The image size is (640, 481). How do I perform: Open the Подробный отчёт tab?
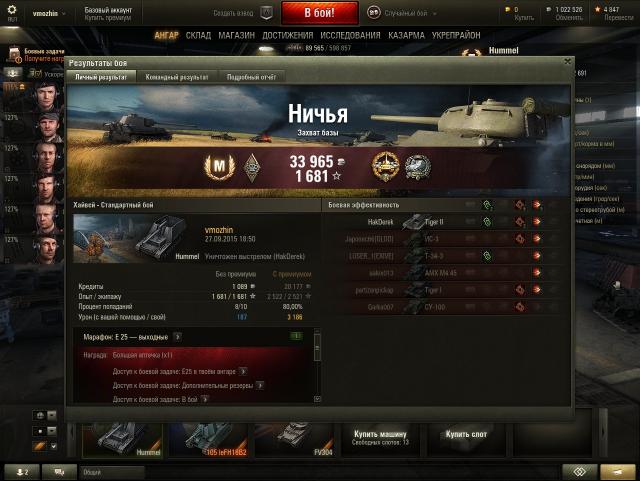click(x=250, y=76)
